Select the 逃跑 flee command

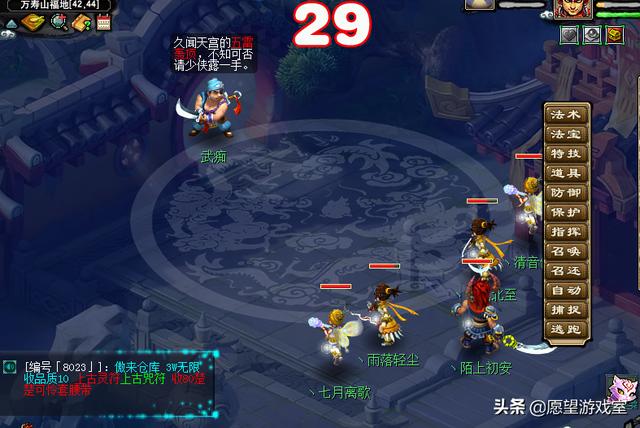565,329
